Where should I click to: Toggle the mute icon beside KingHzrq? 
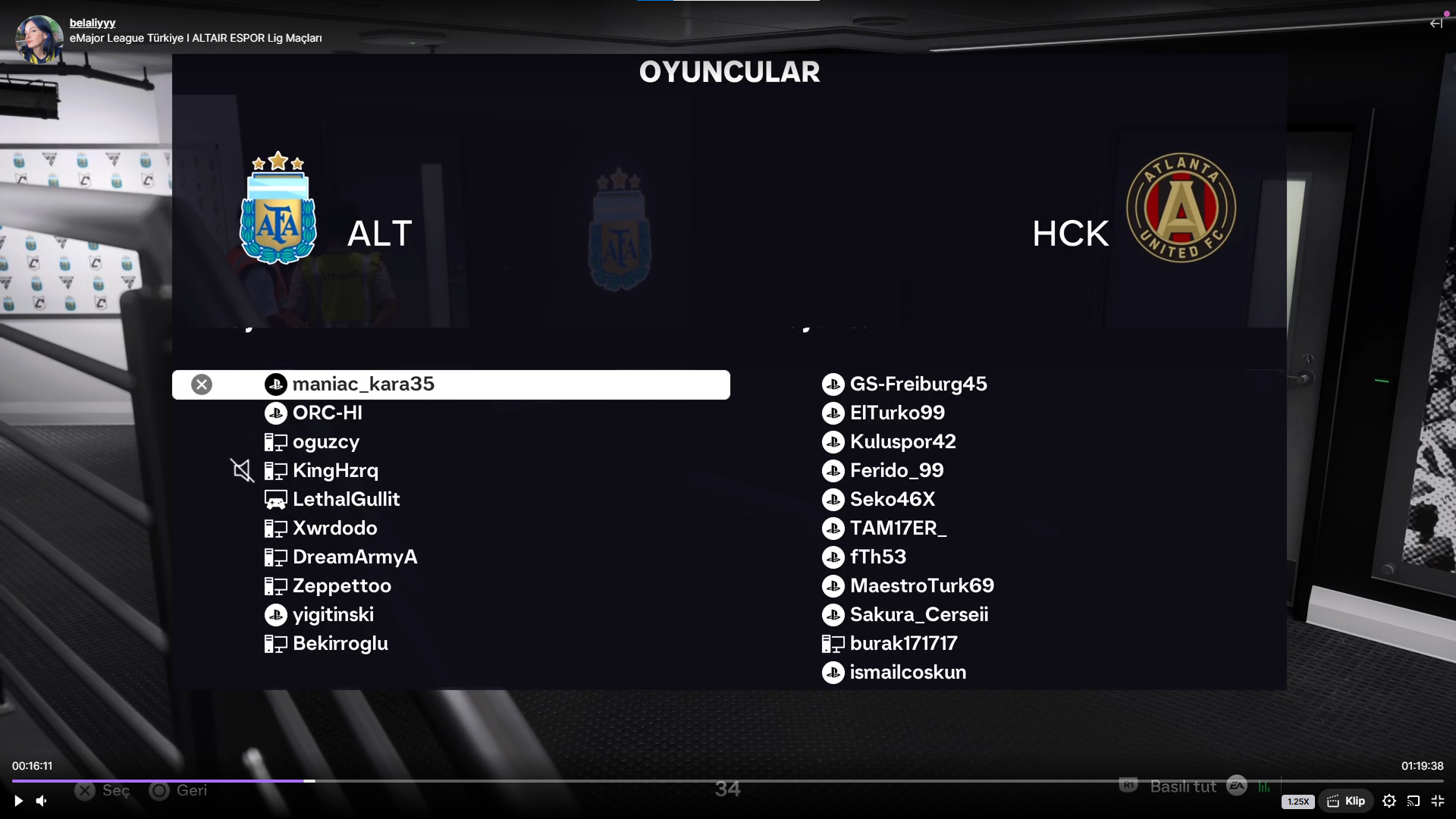(x=242, y=471)
